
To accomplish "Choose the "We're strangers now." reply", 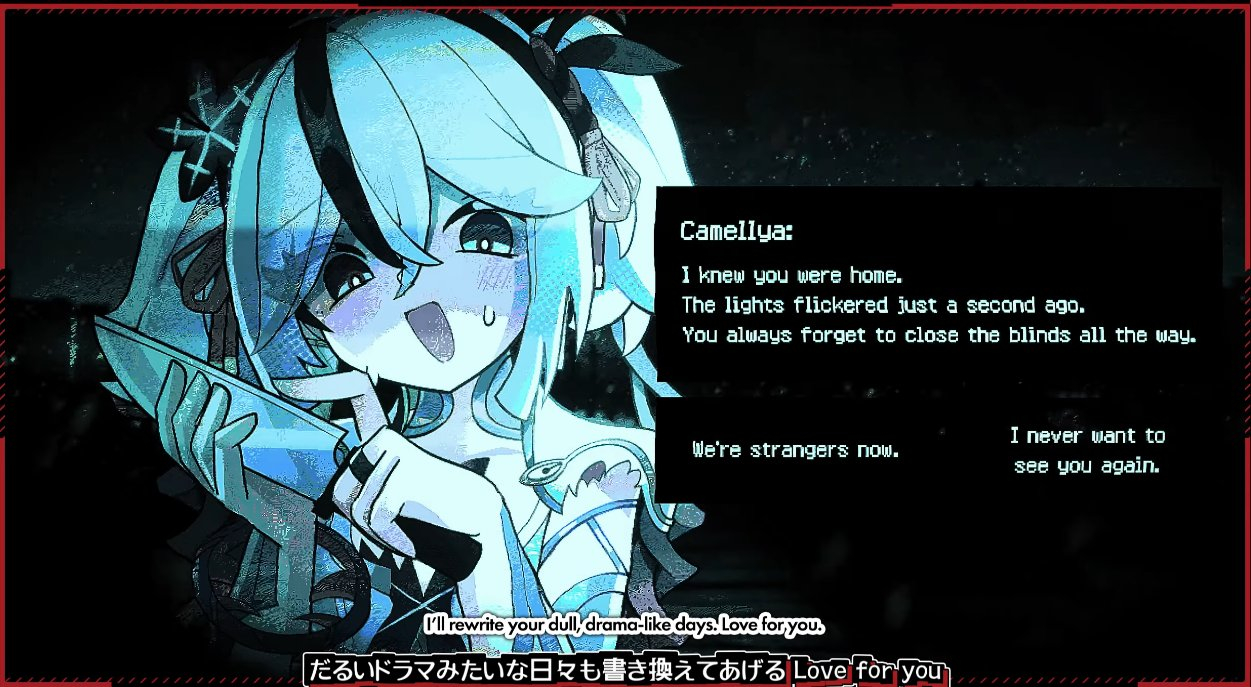I will (796, 450).
